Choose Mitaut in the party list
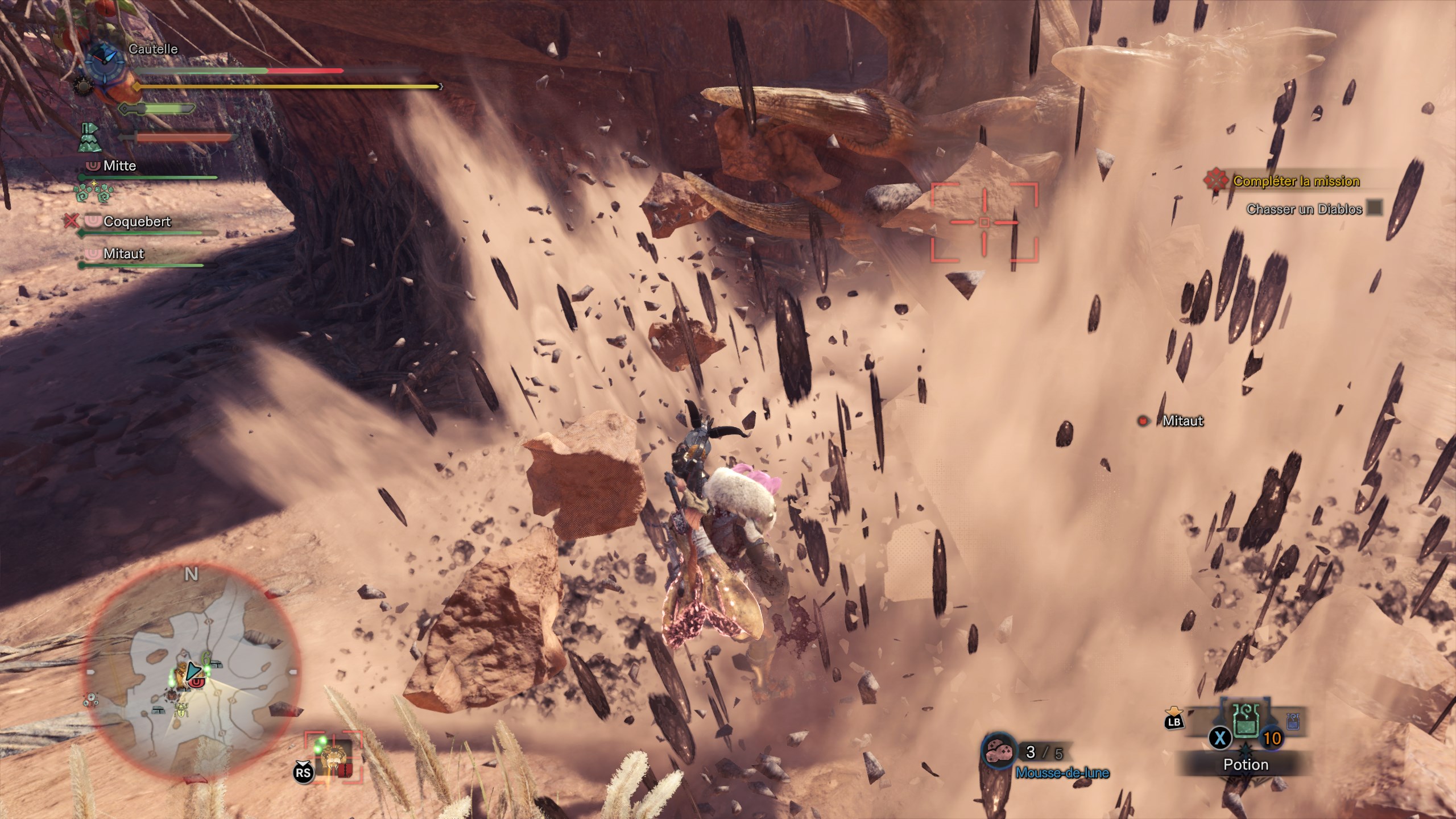The width and height of the screenshot is (1456, 819). [x=123, y=254]
